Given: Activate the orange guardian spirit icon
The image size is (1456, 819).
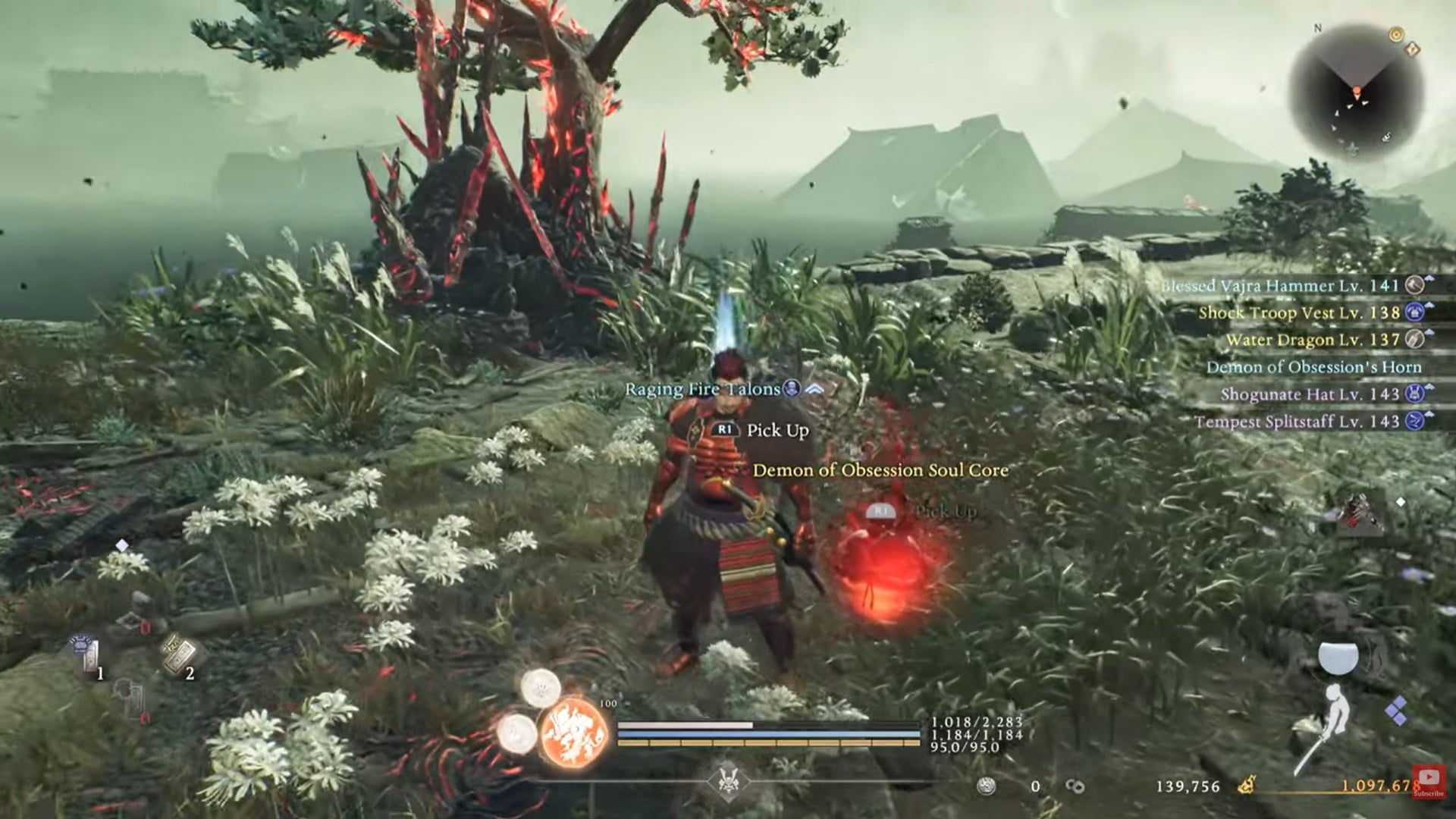Looking at the screenshot, I should click(x=574, y=734).
